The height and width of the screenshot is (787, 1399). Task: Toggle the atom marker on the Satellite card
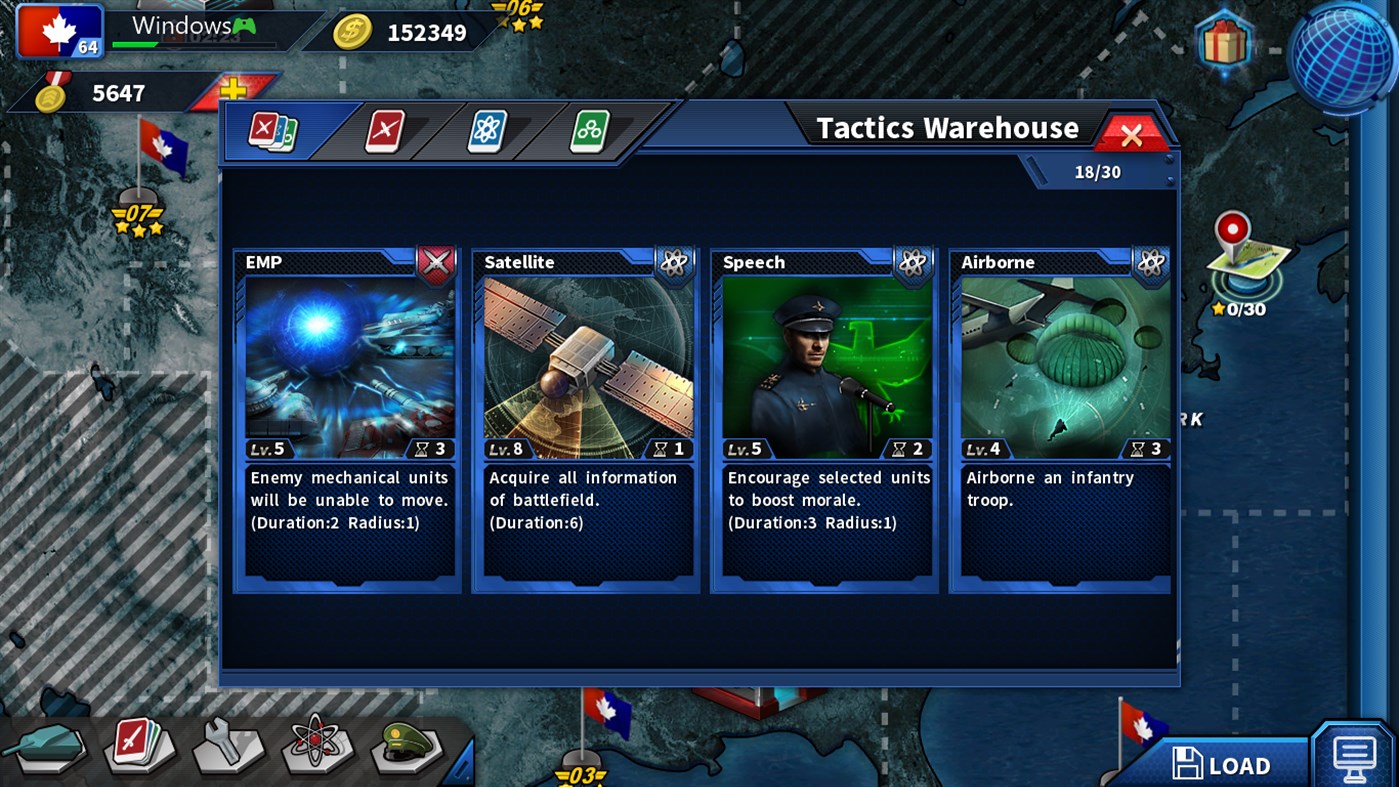click(x=673, y=262)
